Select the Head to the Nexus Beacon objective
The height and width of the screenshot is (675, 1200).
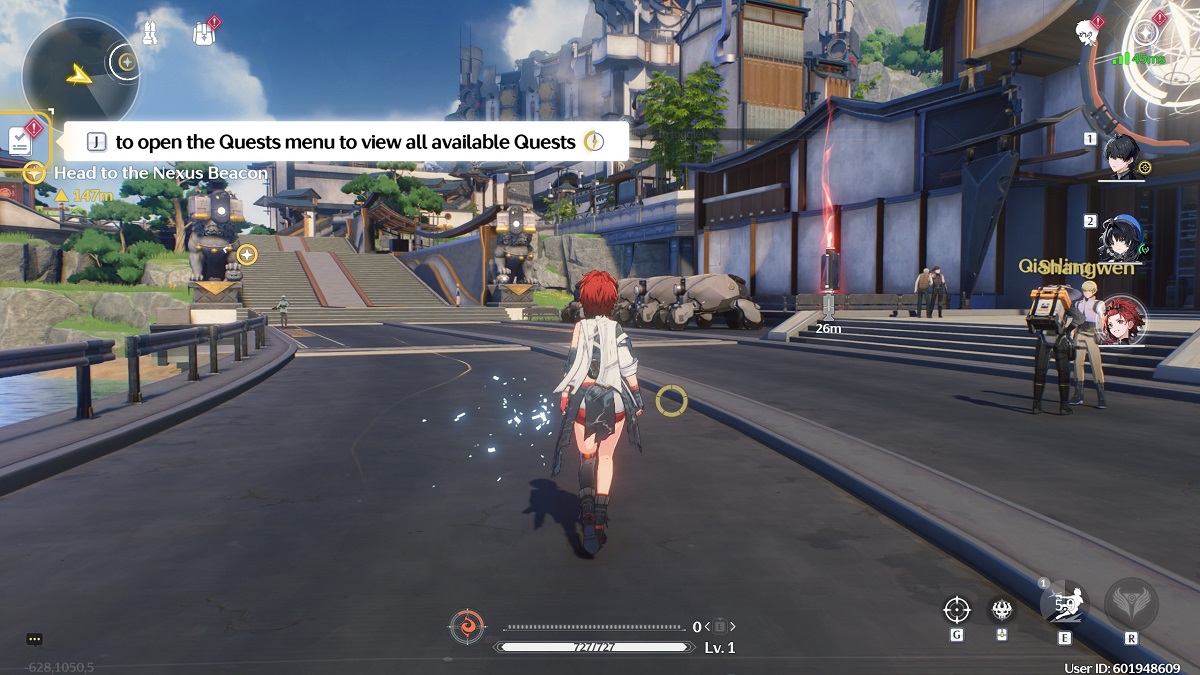160,173
